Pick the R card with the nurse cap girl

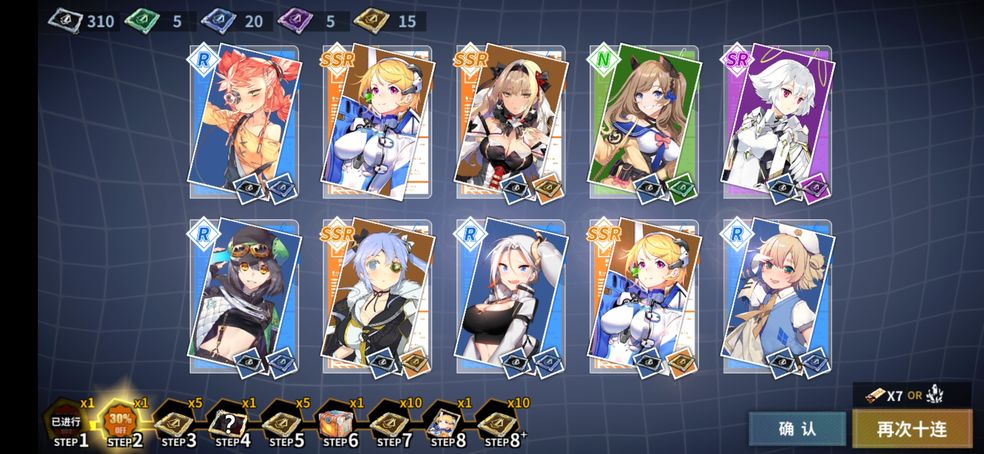778,295
